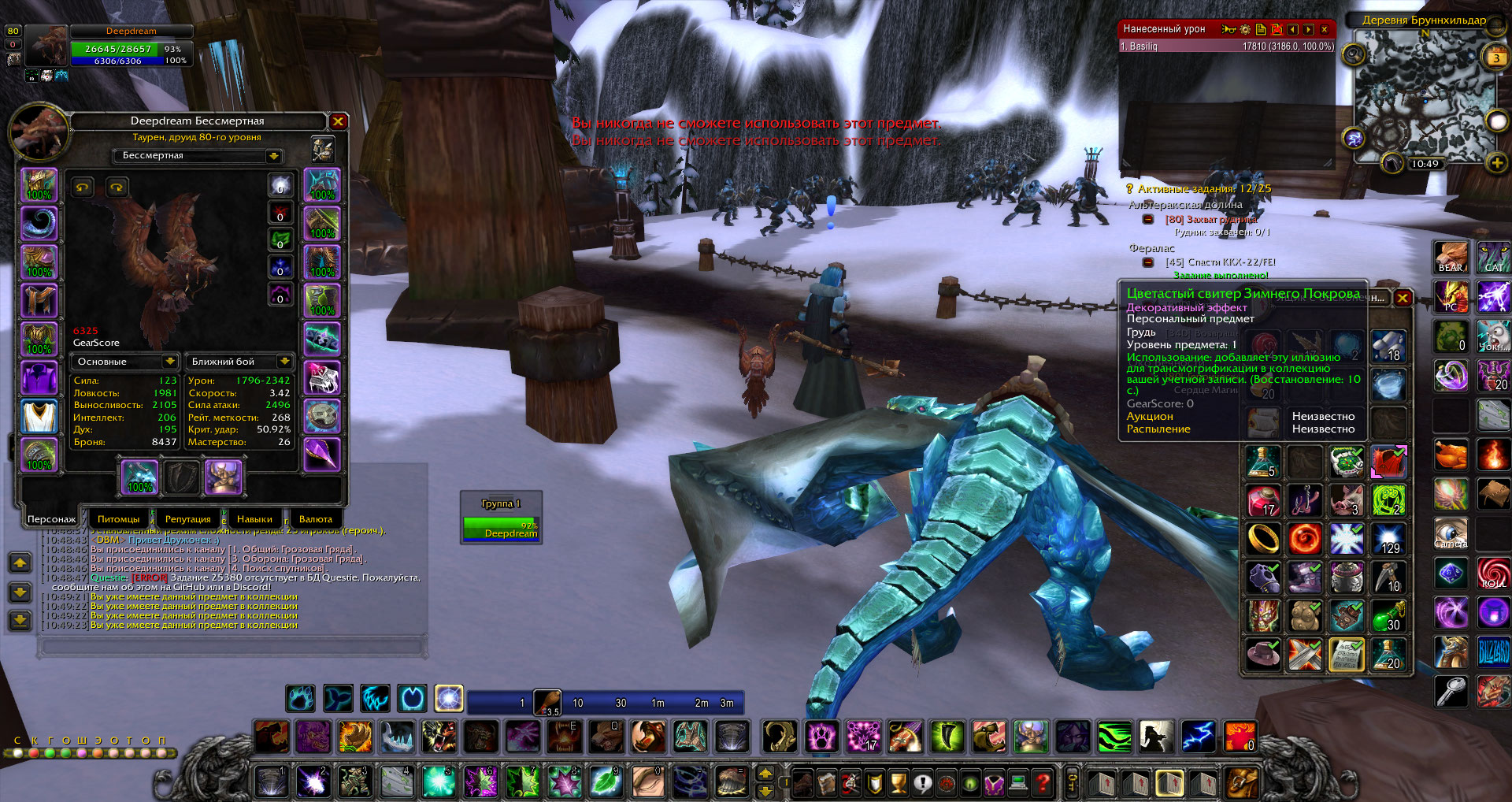Screen dimensions: 1512x802
Task: Open Recount settings via the gear icon
Action: coord(1244,29)
